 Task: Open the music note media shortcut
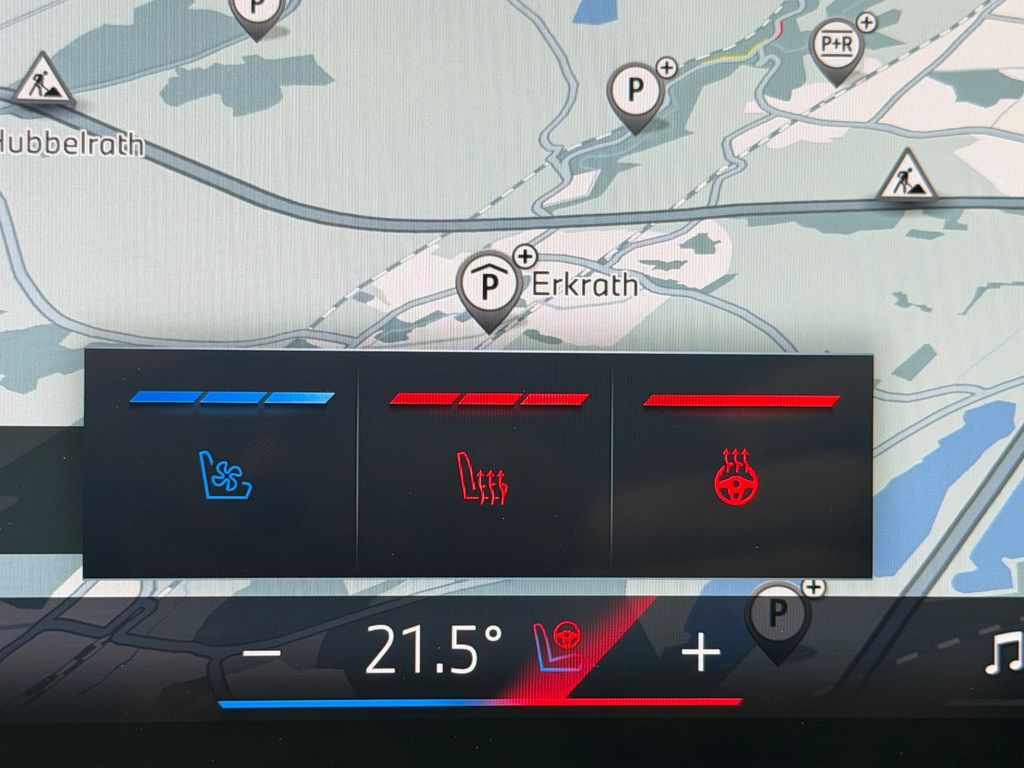coord(1002,653)
